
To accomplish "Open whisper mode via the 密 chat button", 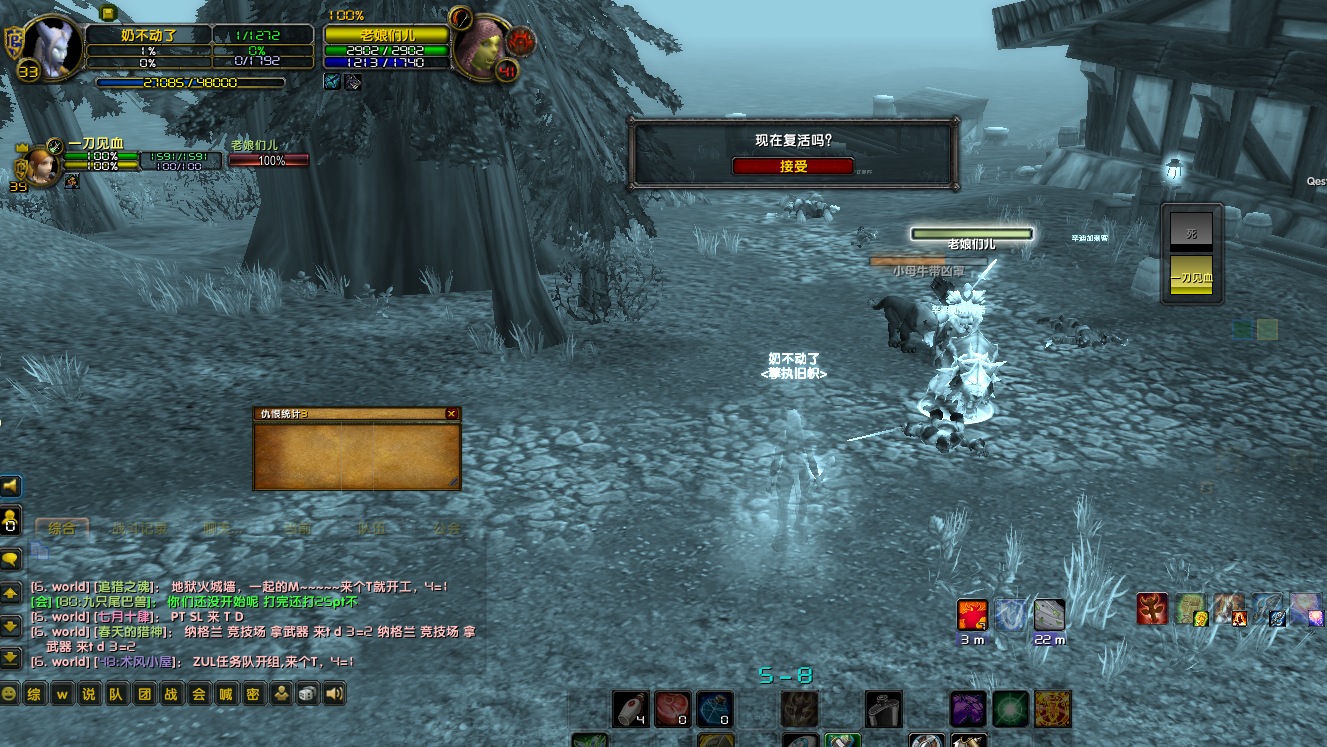I will tap(254, 693).
